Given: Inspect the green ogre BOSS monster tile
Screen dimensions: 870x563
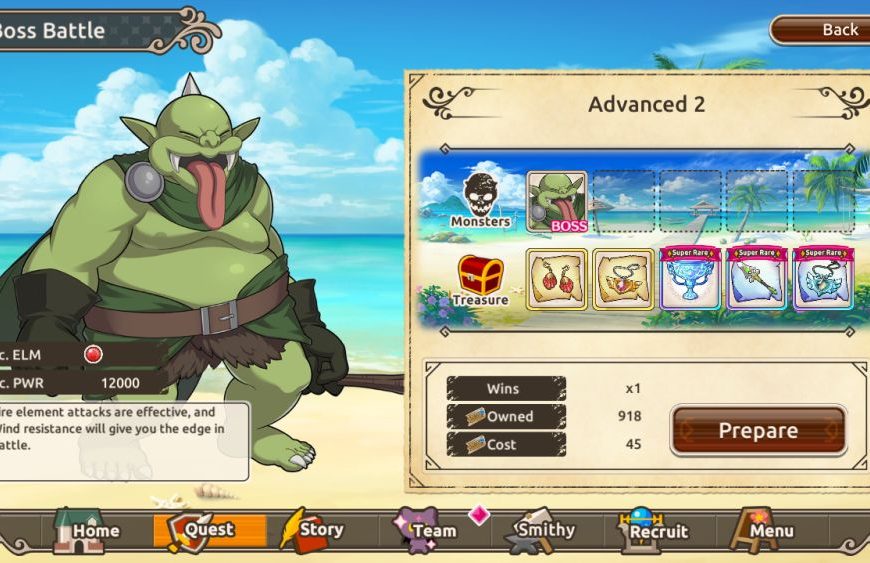Looking at the screenshot, I should [557, 202].
